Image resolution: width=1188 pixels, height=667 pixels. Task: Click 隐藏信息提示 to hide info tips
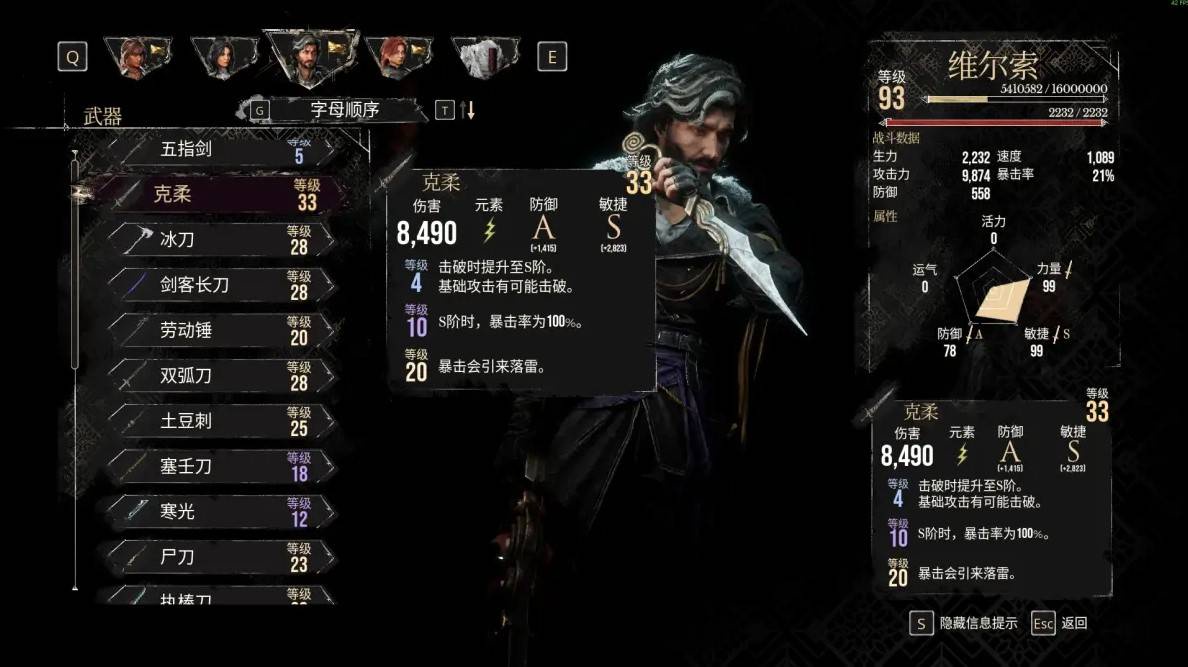(978, 623)
